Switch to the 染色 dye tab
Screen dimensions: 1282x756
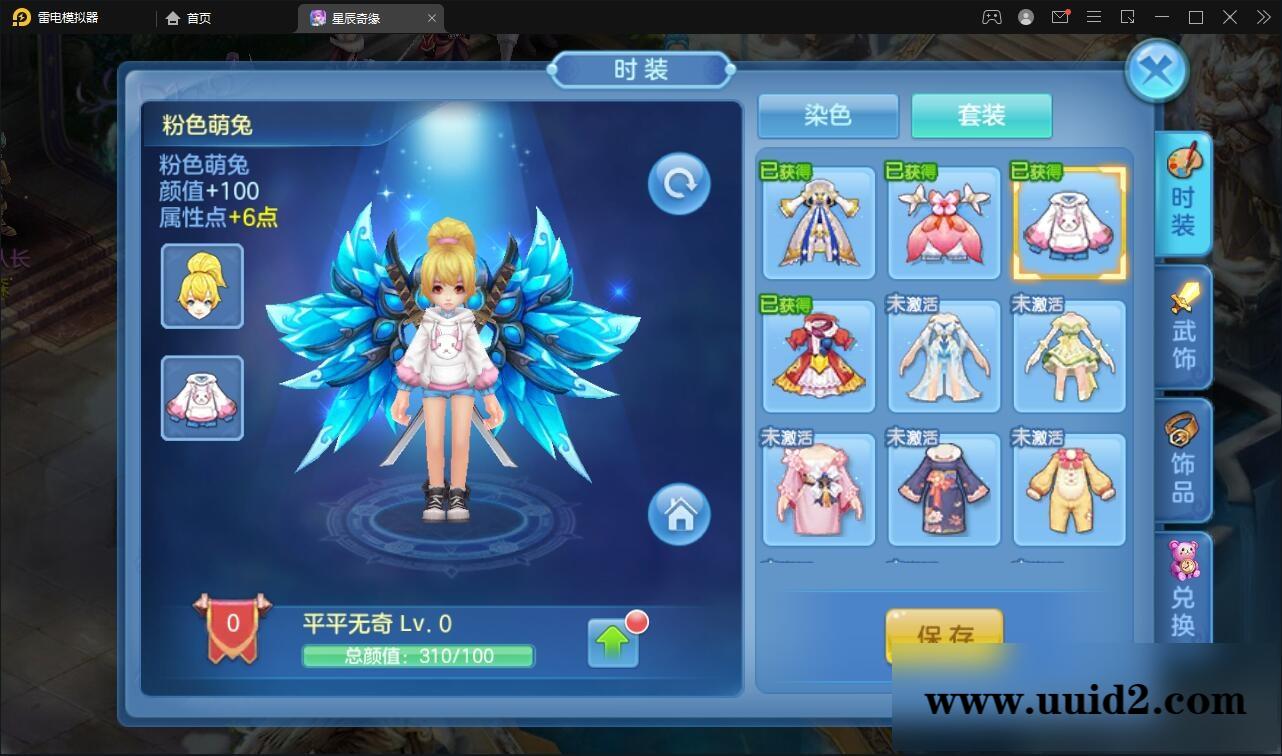pyautogui.click(x=828, y=116)
